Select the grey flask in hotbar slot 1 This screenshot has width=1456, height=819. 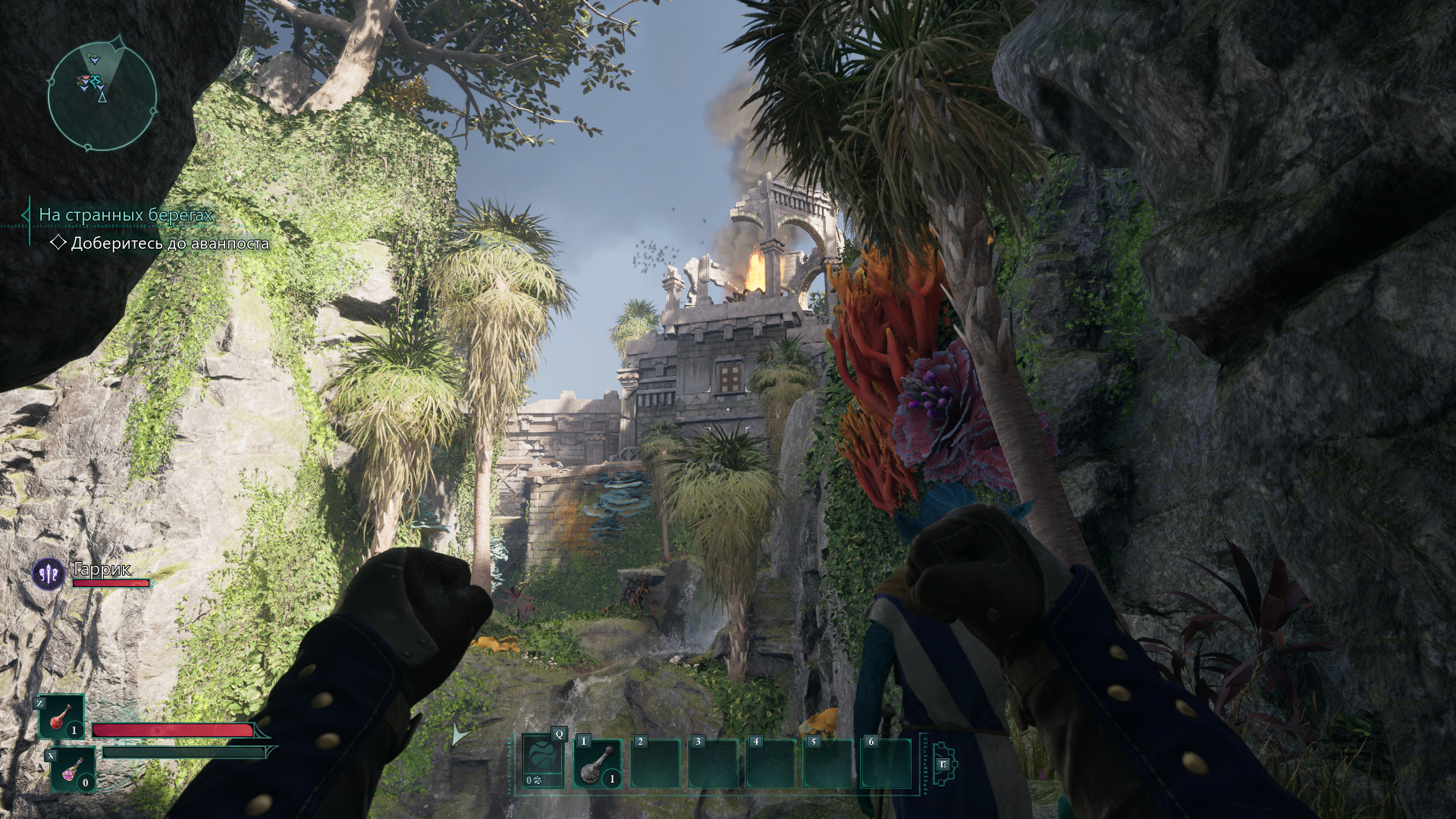click(x=598, y=764)
